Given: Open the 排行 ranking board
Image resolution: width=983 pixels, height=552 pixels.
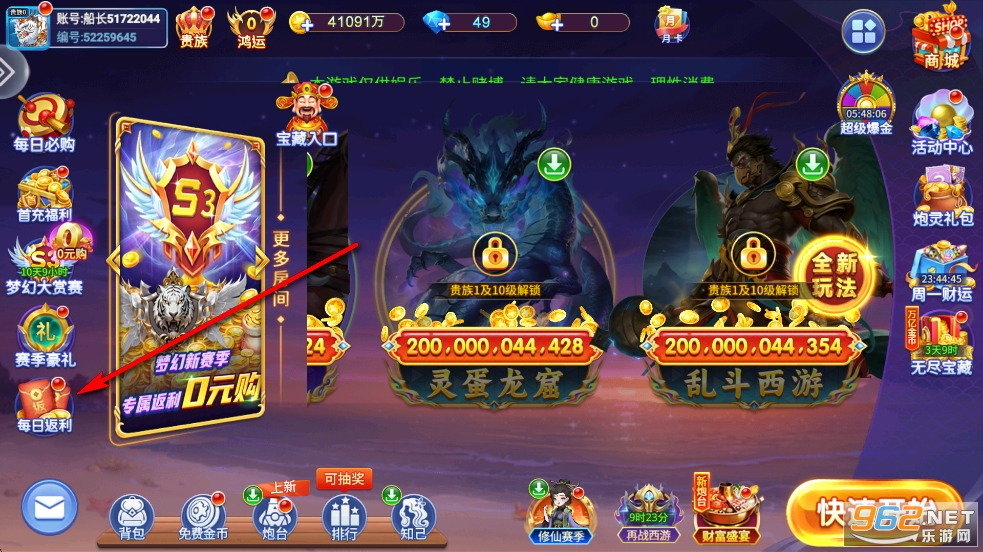Looking at the screenshot, I should tap(343, 517).
